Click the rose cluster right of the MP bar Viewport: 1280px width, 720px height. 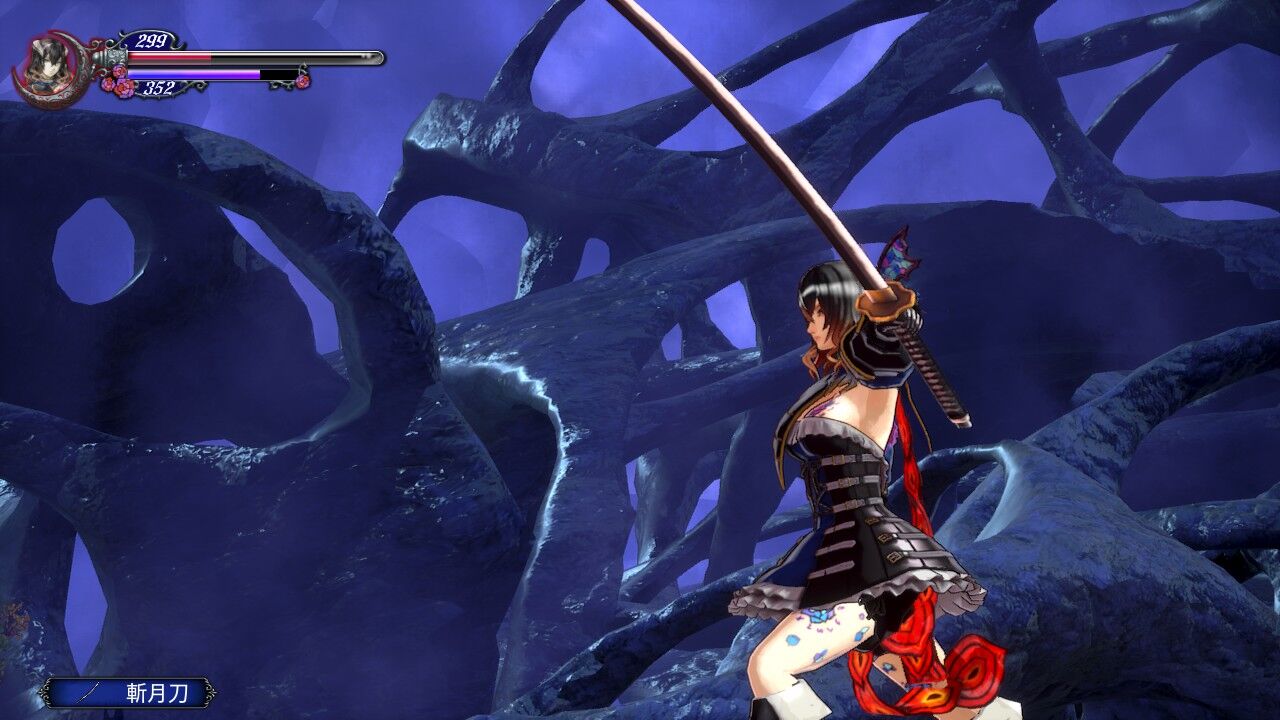[x=303, y=80]
